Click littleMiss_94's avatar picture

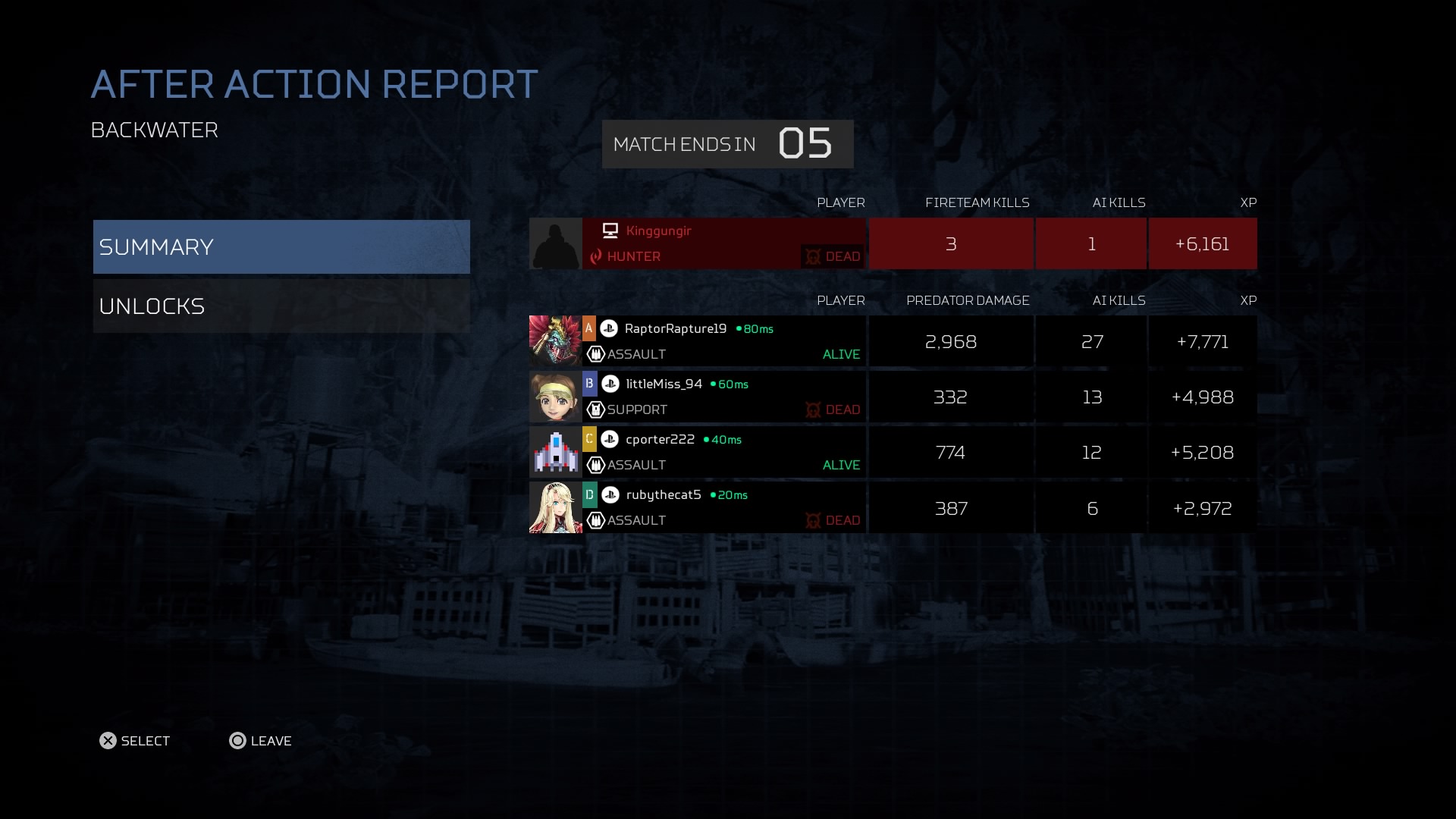[555, 397]
